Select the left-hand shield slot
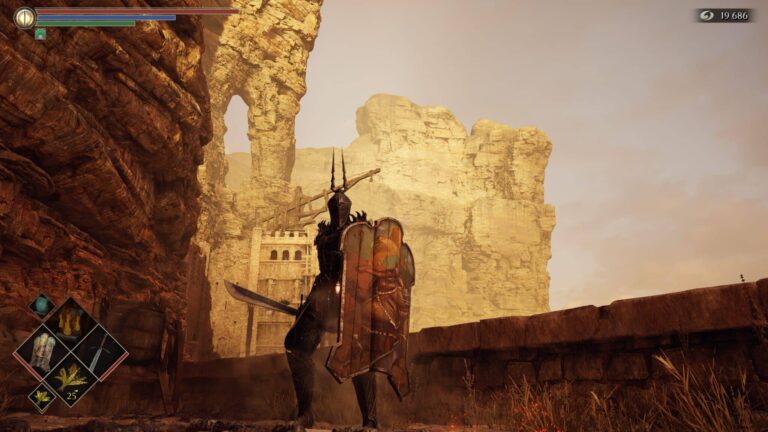Viewport: 768px width, 432px height. pyautogui.click(x=43, y=351)
